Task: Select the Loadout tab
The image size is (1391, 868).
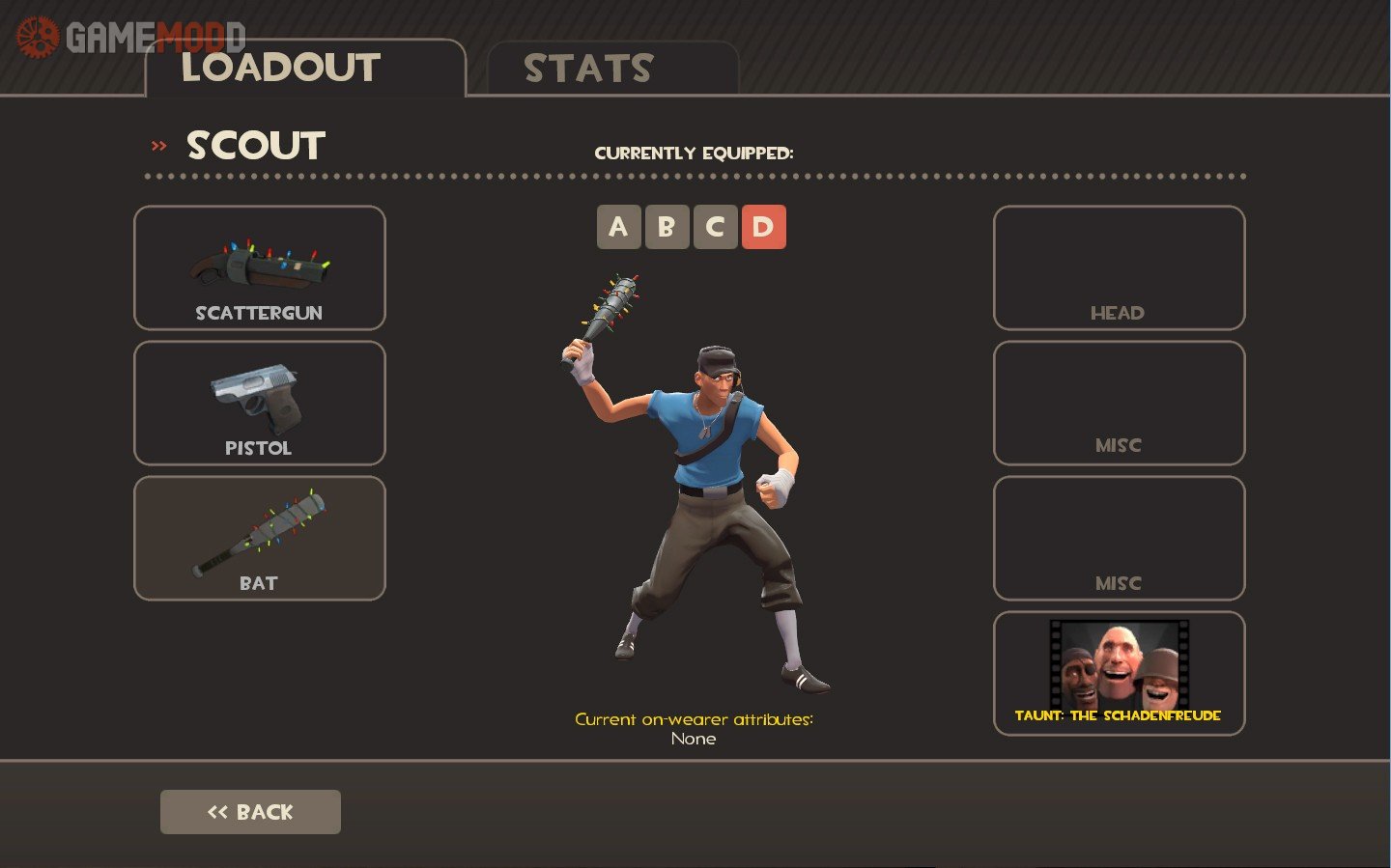Action: click(x=304, y=69)
